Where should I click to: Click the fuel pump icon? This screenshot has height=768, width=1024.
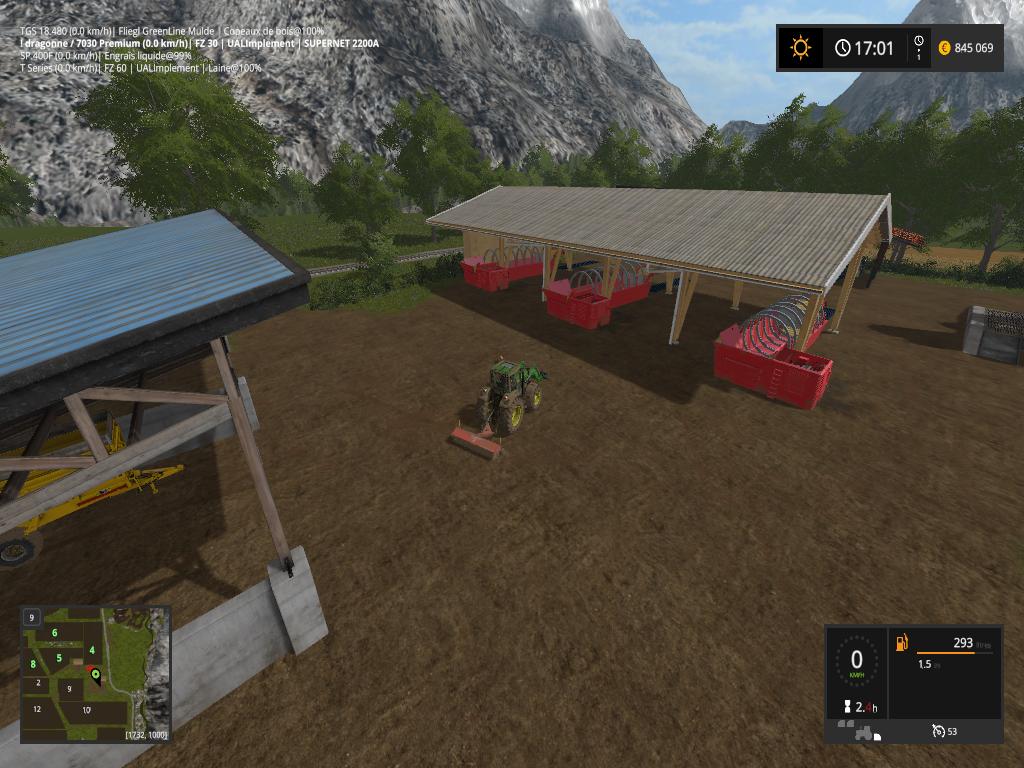[x=902, y=642]
